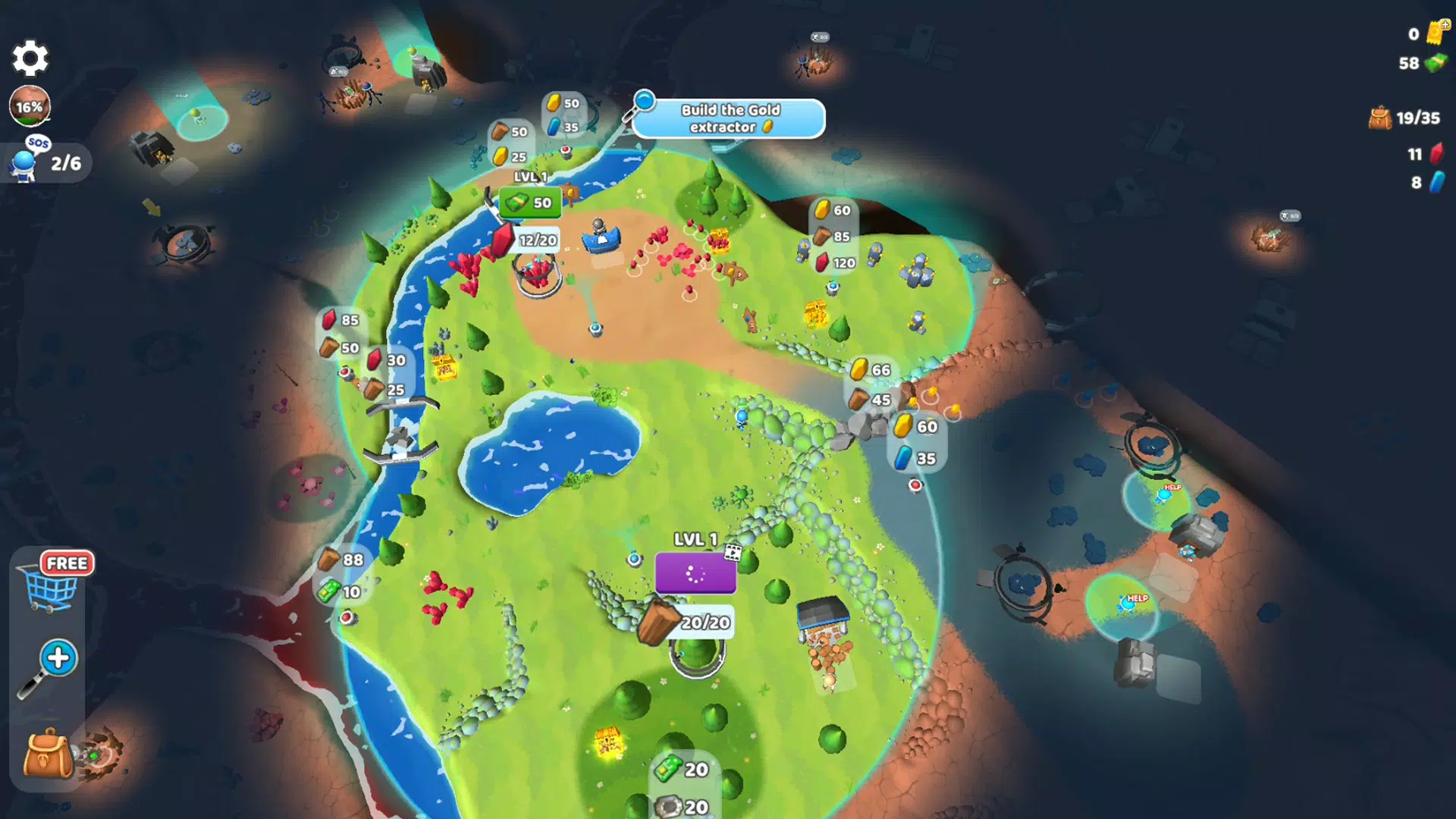Image resolution: width=1456 pixels, height=819 pixels.
Task: Open the Settings gear menu
Action: 30,58
